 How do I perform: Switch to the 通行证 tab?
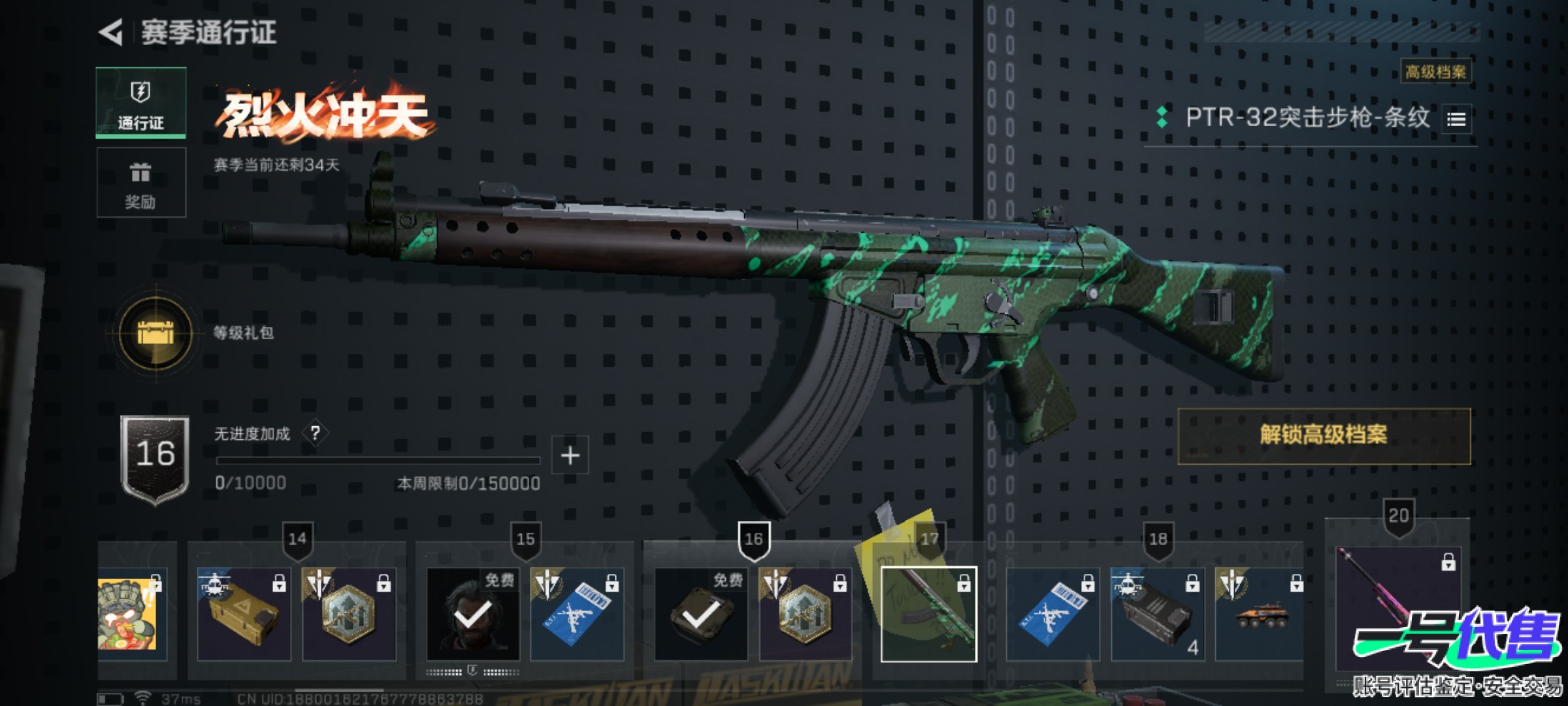pyautogui.click(x=140, y=103)
